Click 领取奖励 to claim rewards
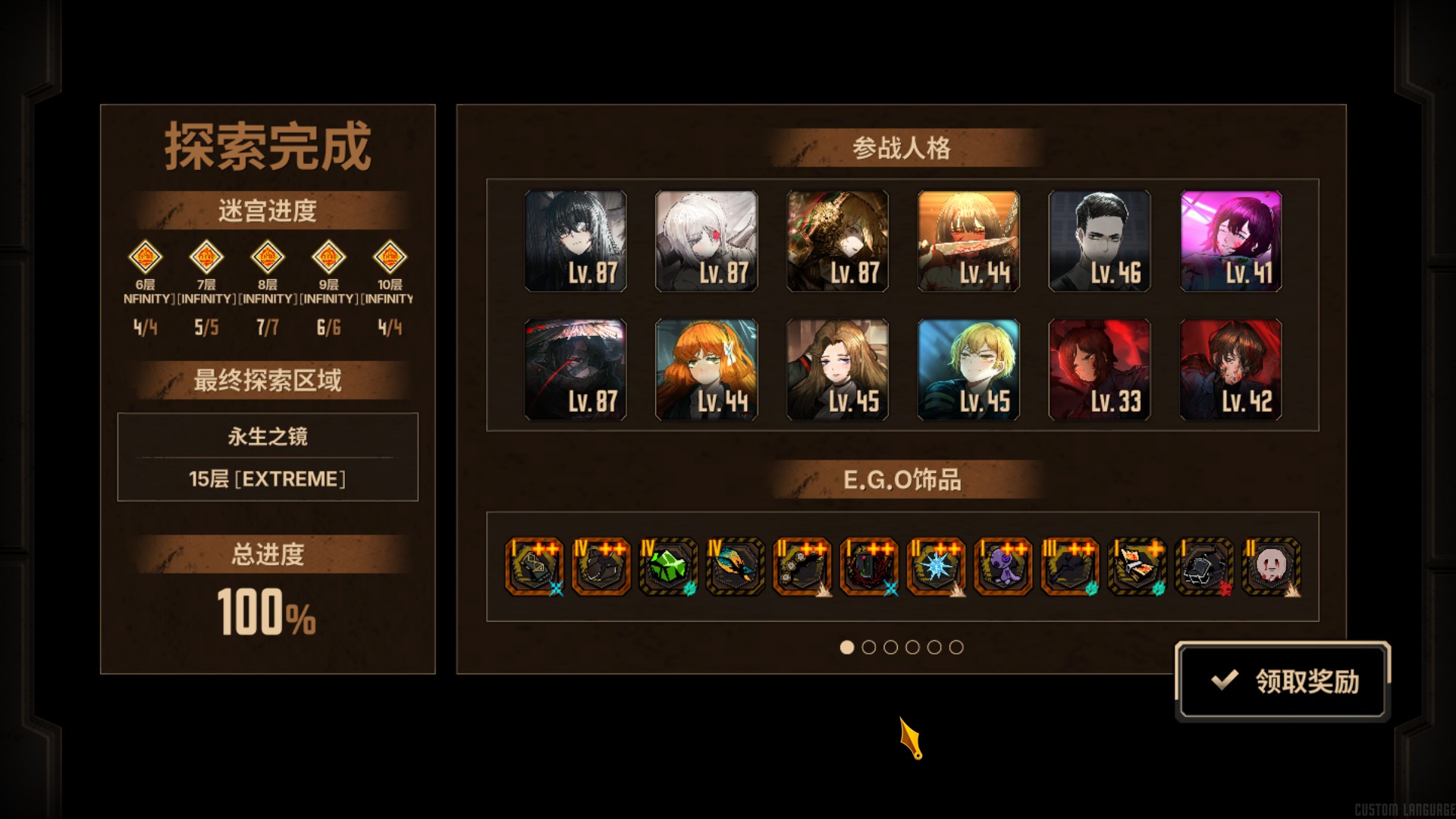This screenshot has height=819, width=1456. [1283, 681]
